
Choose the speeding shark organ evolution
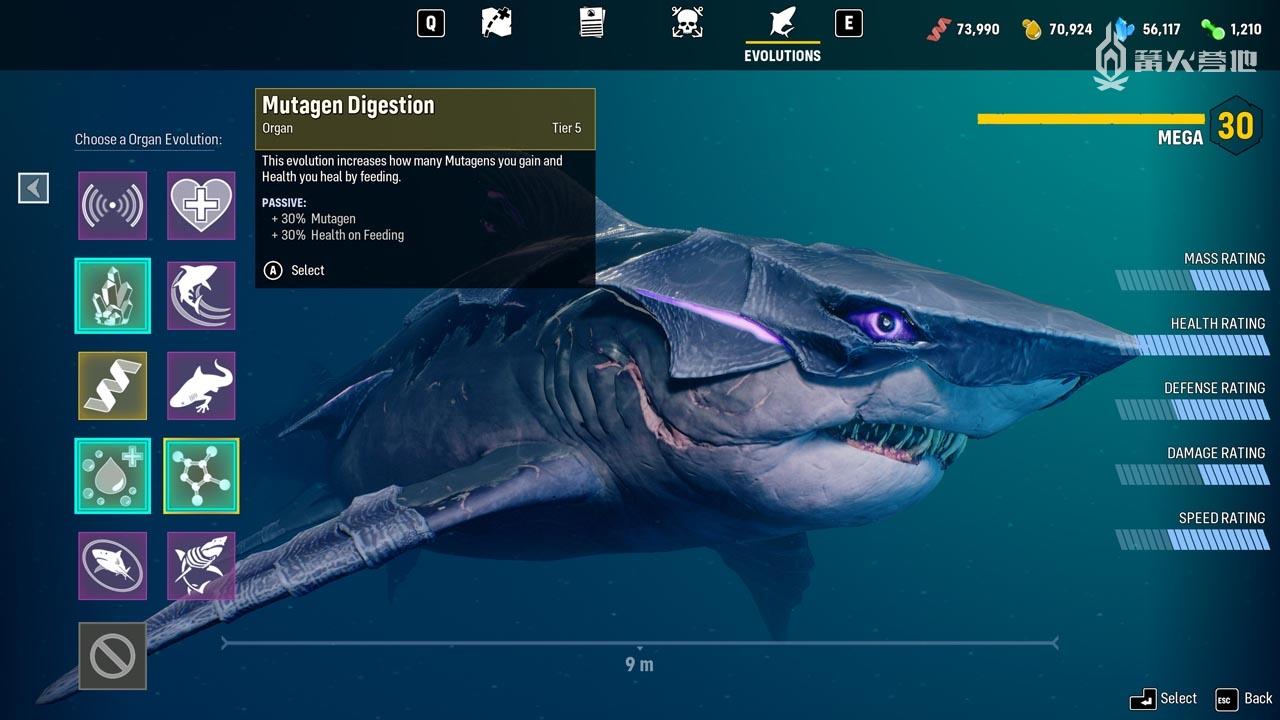point(201,296)
